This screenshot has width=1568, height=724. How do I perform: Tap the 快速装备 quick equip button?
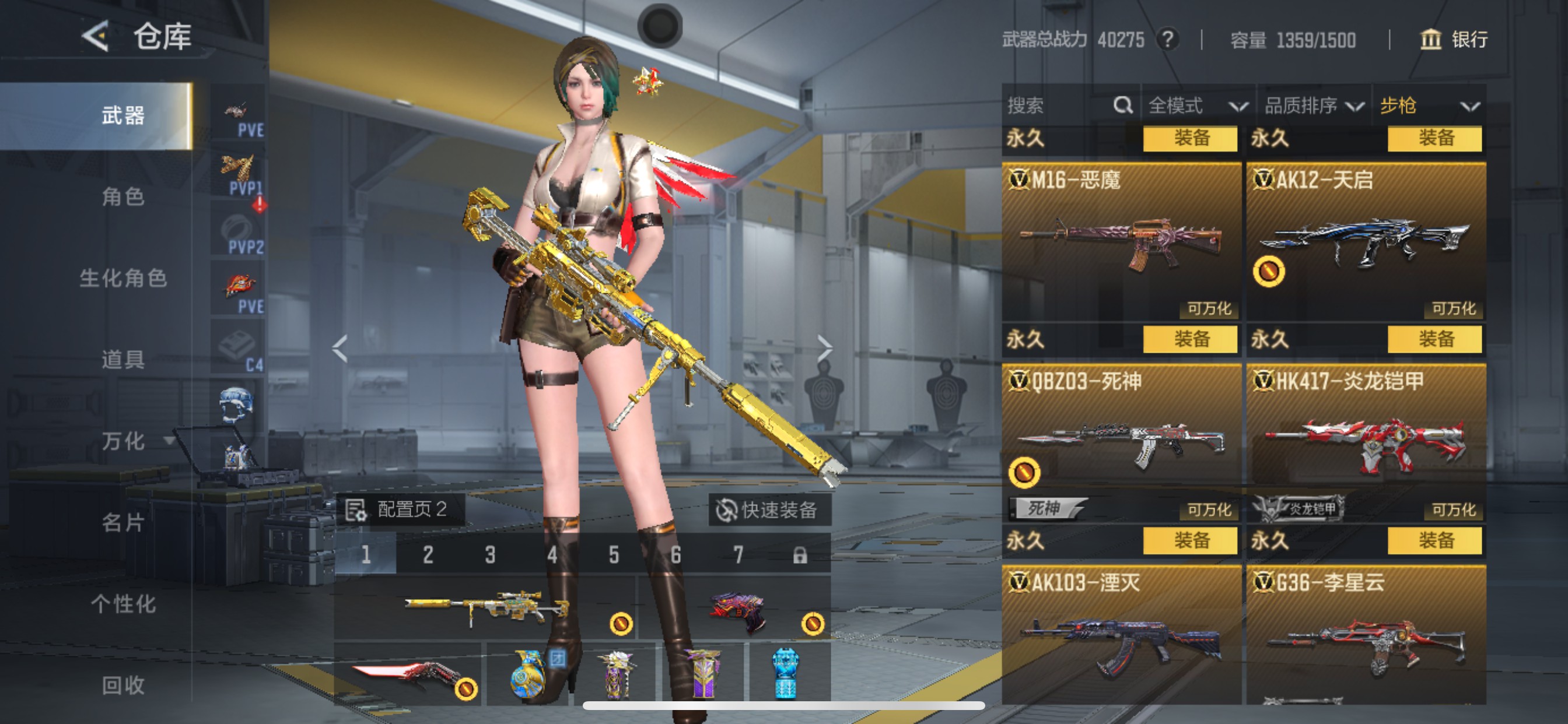tap(768, 510)
